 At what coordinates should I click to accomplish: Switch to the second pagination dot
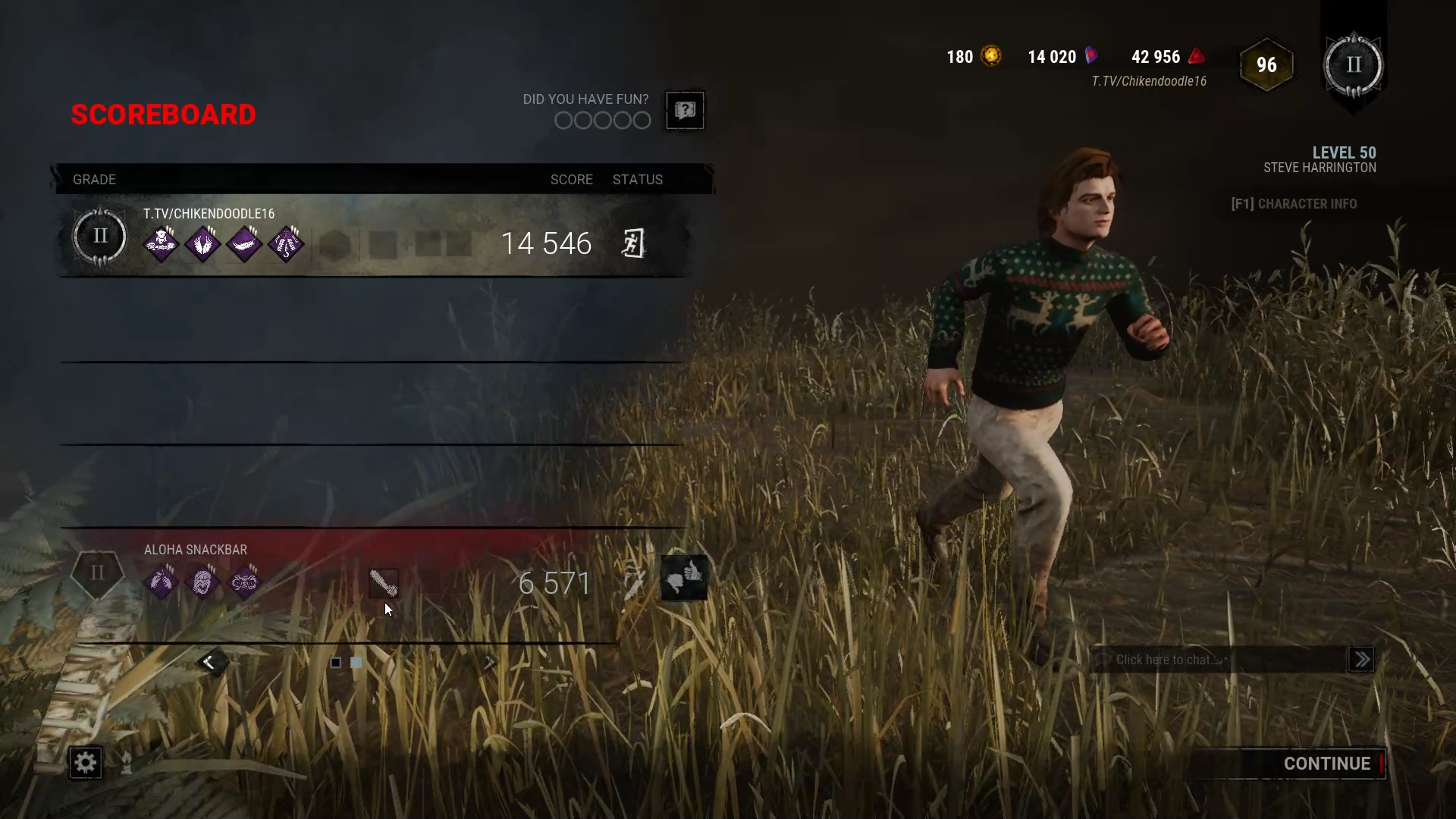pyautogui.click(x=356, y=662)
